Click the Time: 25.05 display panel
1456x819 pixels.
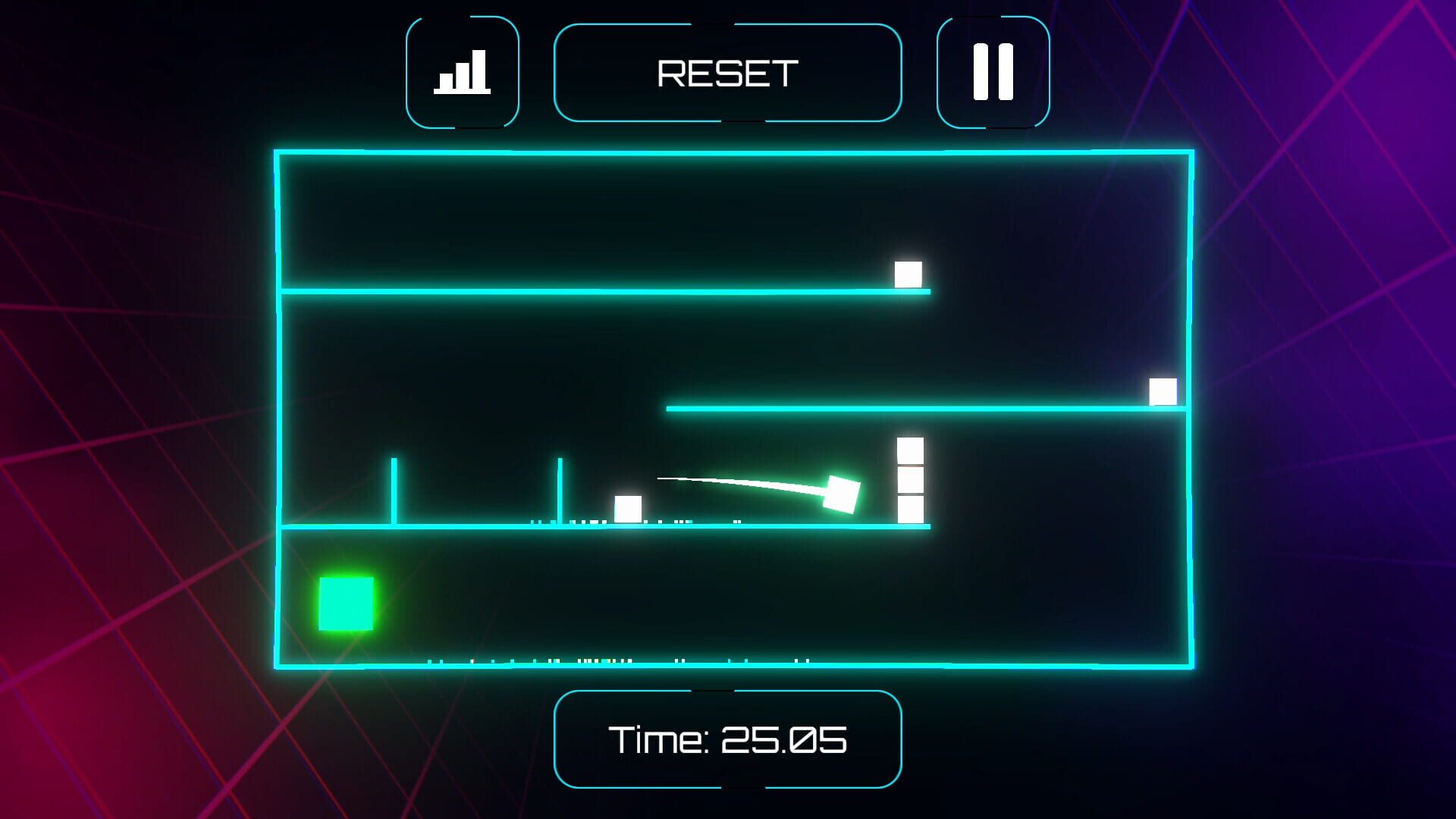(728, 739)
